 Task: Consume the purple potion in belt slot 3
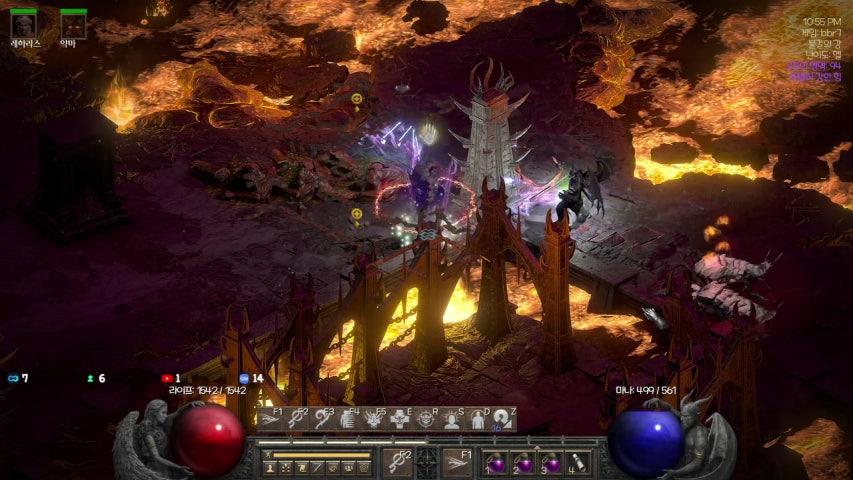coord(551,463)
